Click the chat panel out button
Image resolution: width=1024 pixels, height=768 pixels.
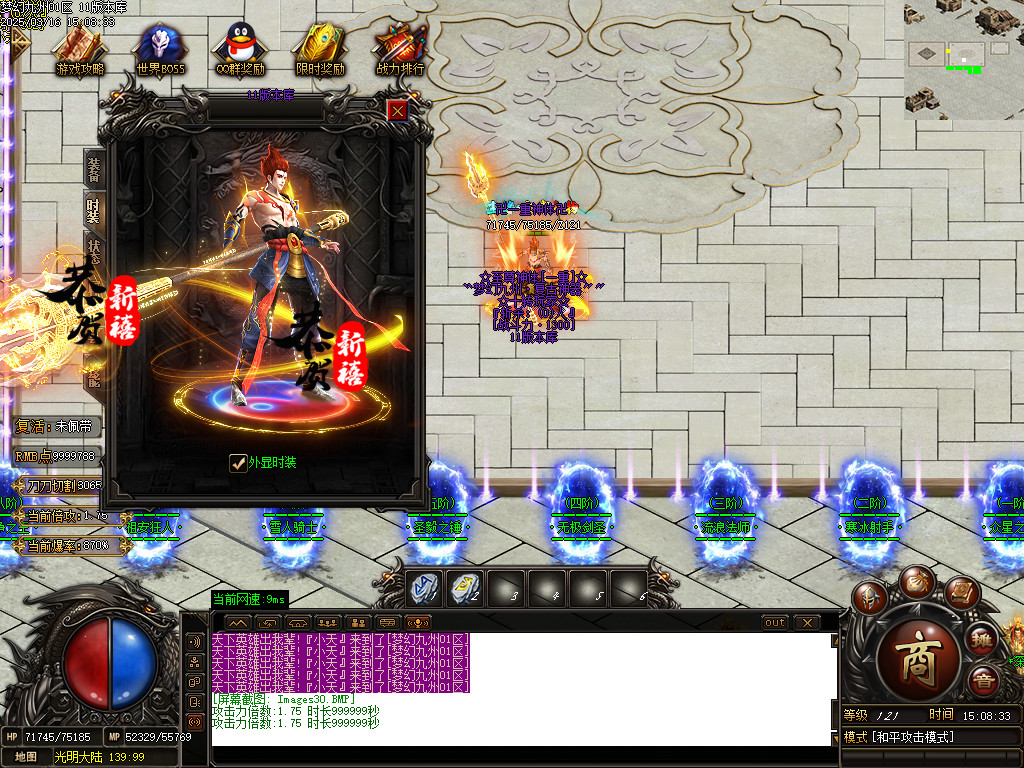pyautogui.click(x=775, y=623)
